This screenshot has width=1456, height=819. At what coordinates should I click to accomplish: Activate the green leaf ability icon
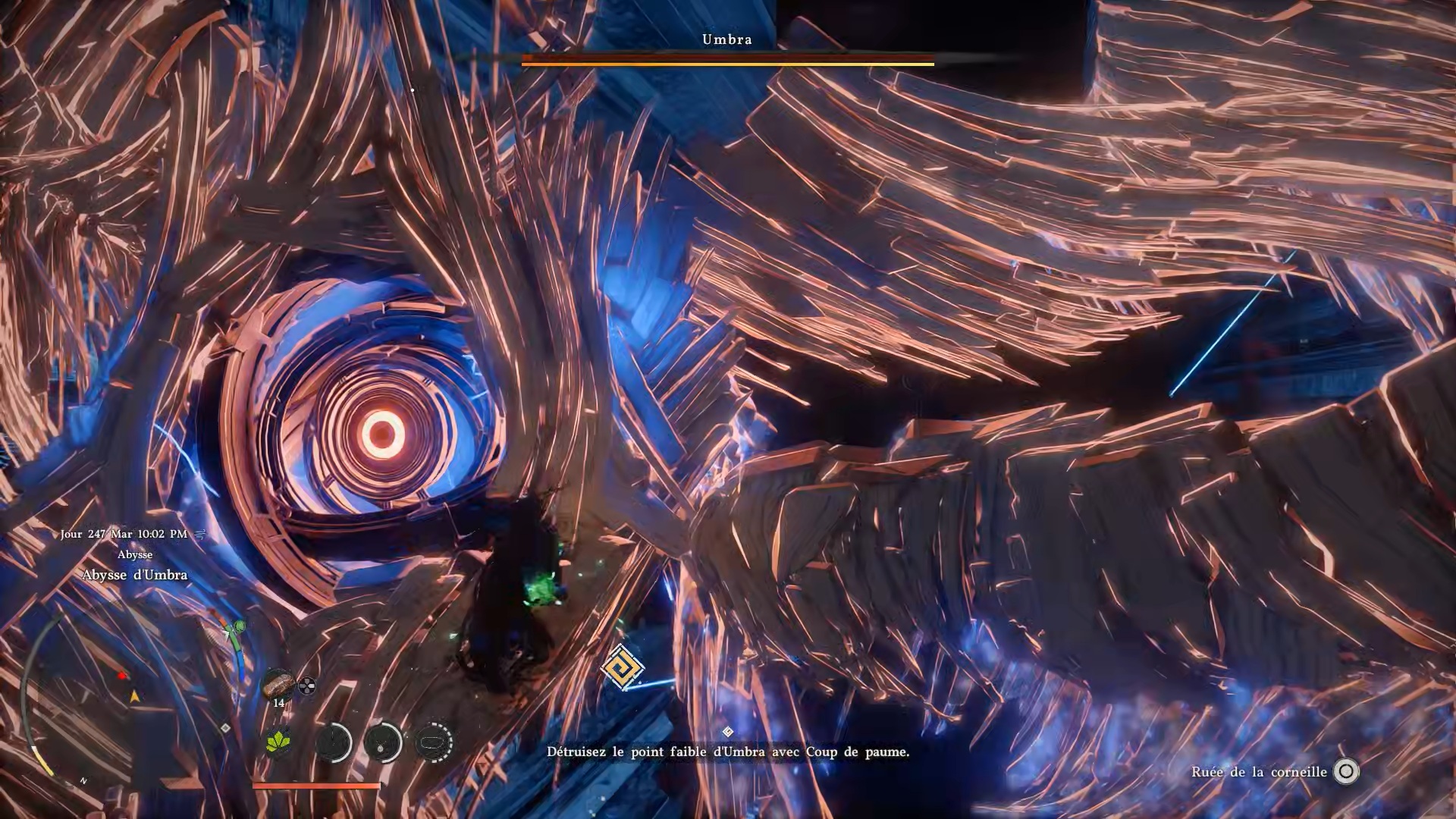279,741
